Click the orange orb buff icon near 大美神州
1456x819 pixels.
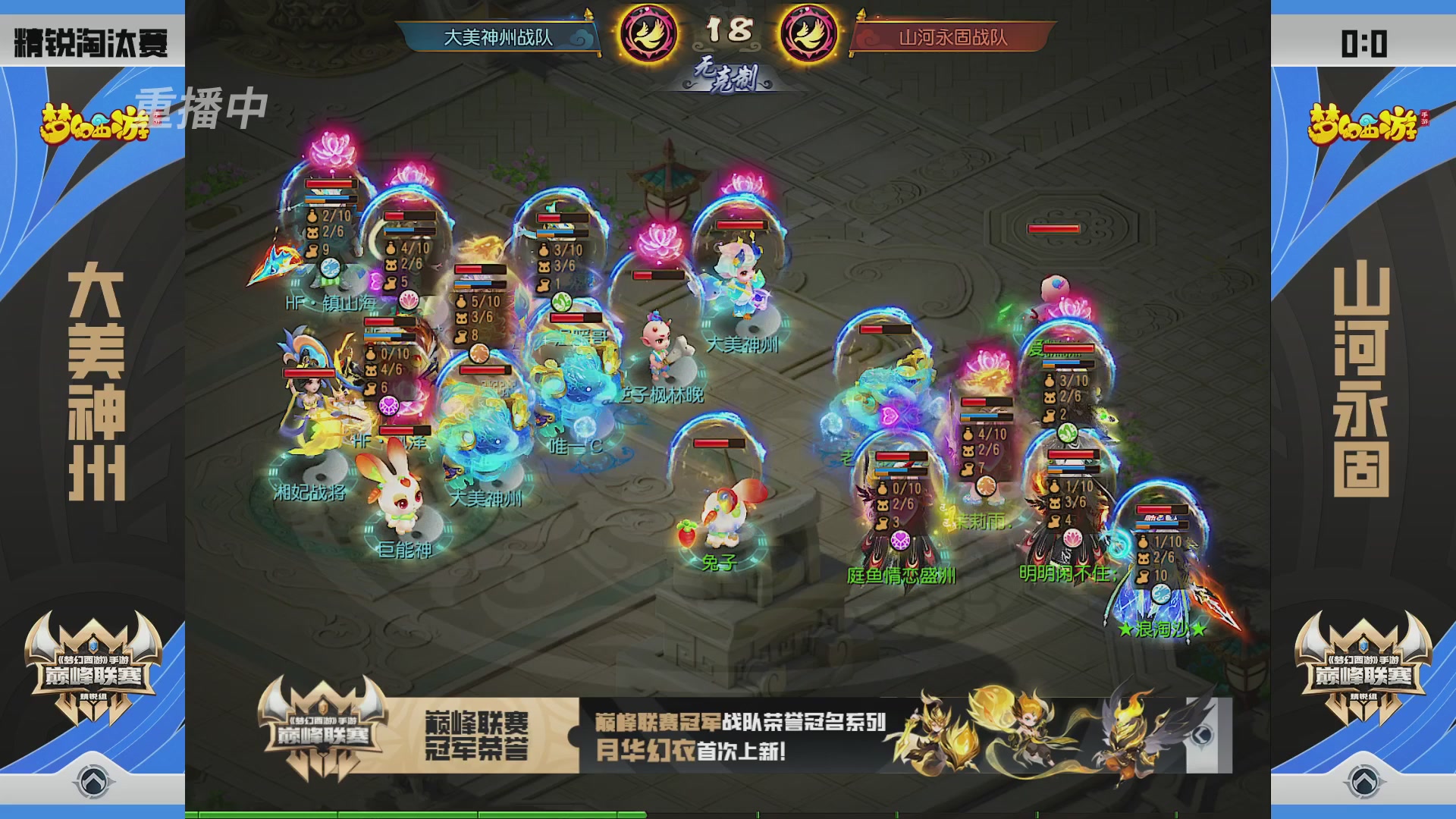[x=479, y=354]
